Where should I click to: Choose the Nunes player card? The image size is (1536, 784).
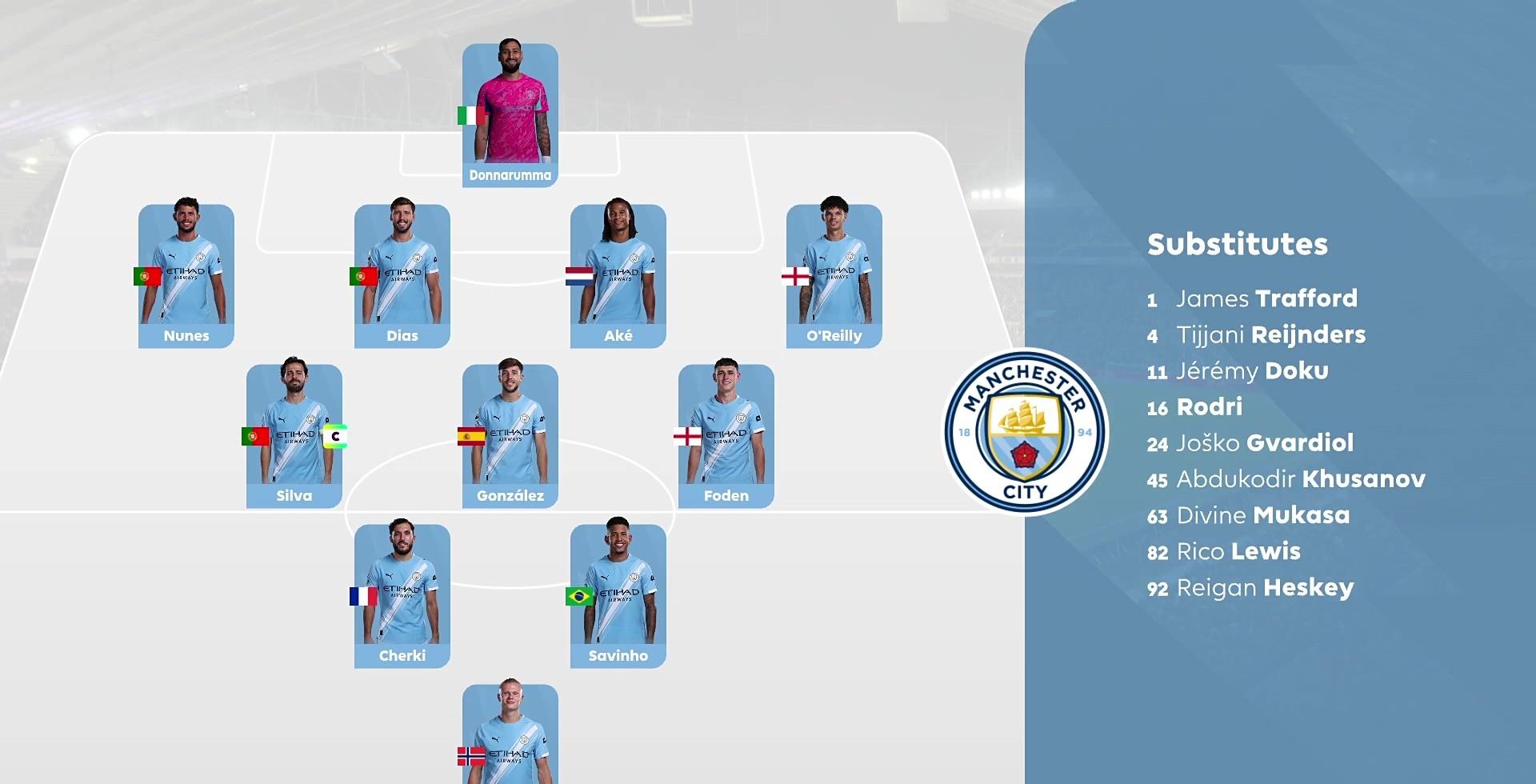coord(186,276)
